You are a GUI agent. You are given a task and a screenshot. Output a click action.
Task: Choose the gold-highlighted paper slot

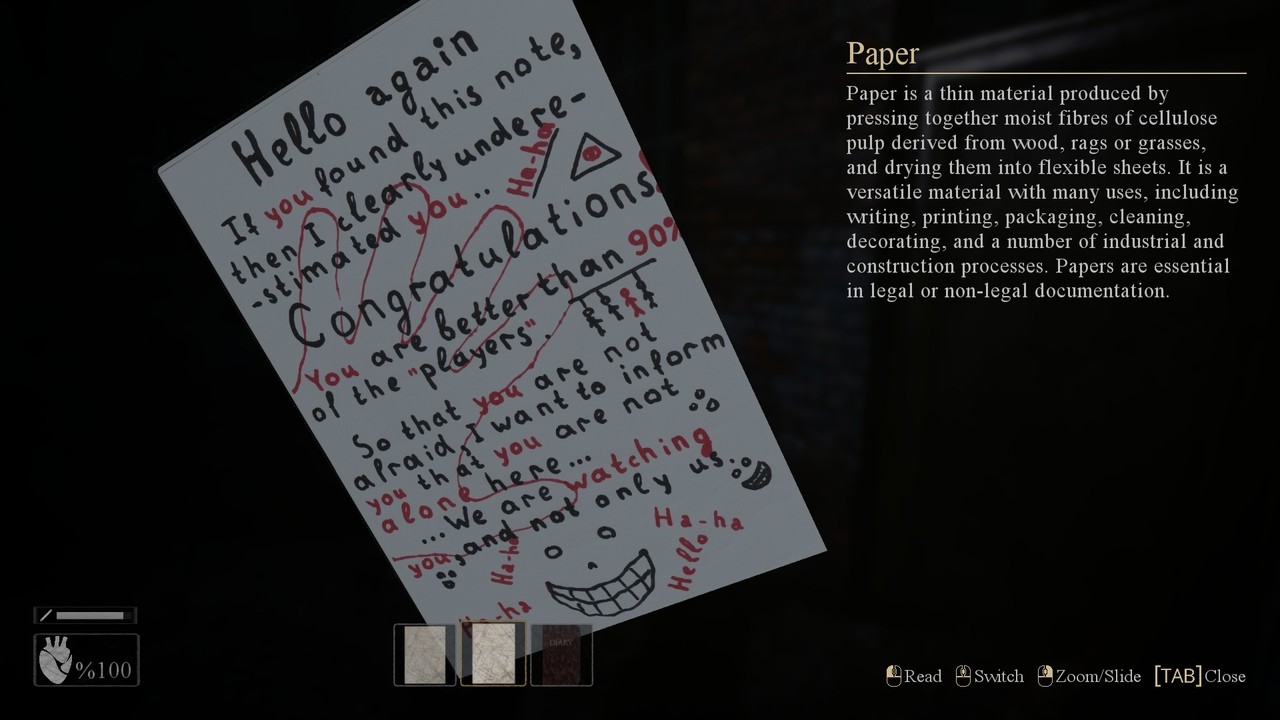[493, 654]
